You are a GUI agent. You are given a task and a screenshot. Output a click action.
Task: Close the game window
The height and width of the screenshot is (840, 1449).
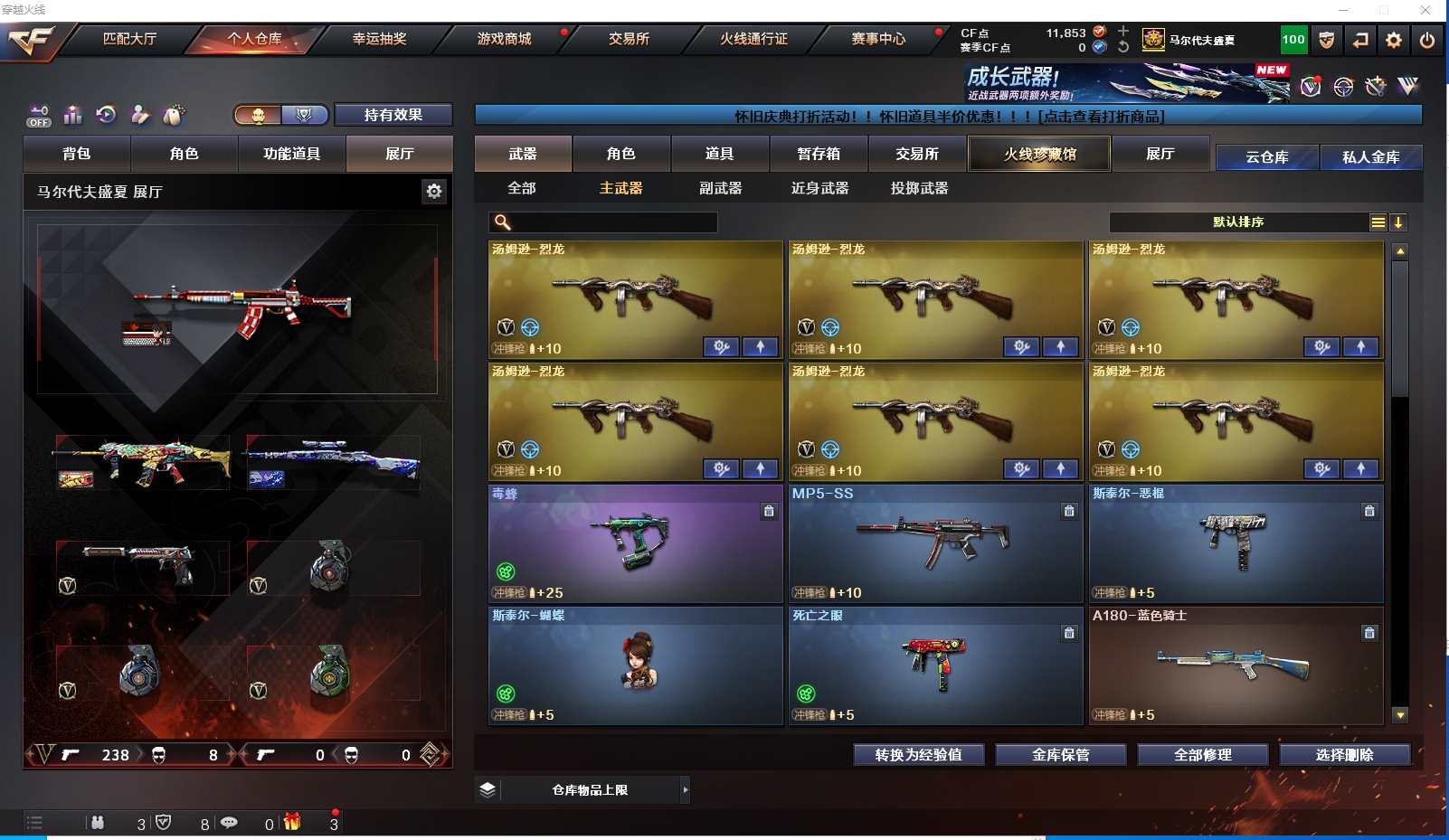1425,10
